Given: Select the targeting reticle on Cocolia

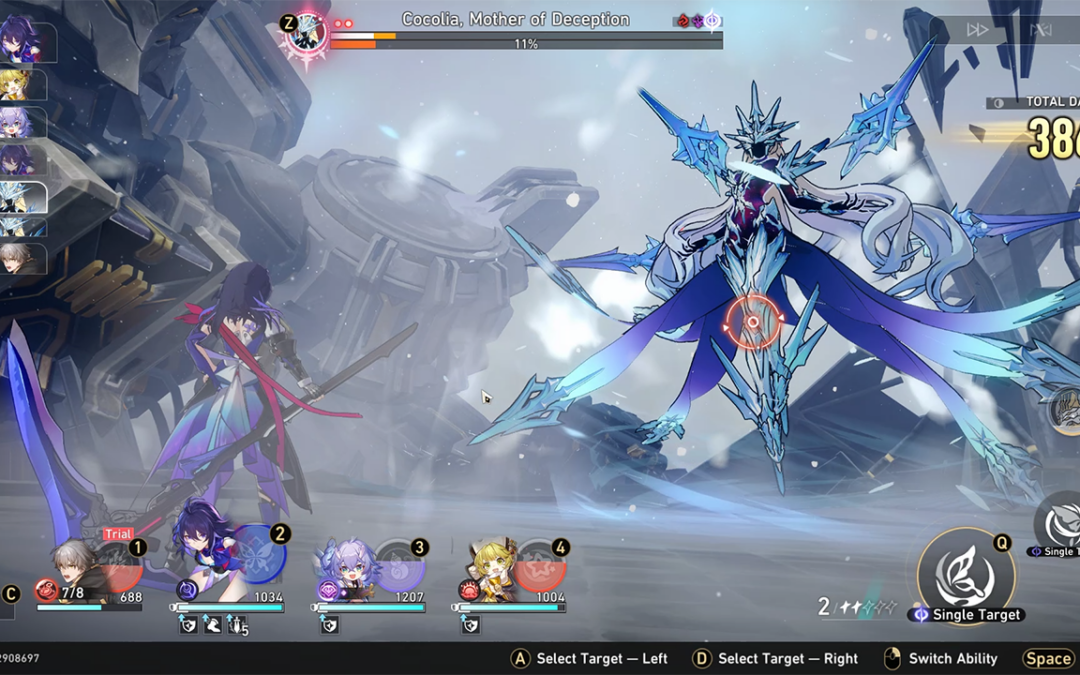Looking at the screenshot, I should [x=754, y=322].
